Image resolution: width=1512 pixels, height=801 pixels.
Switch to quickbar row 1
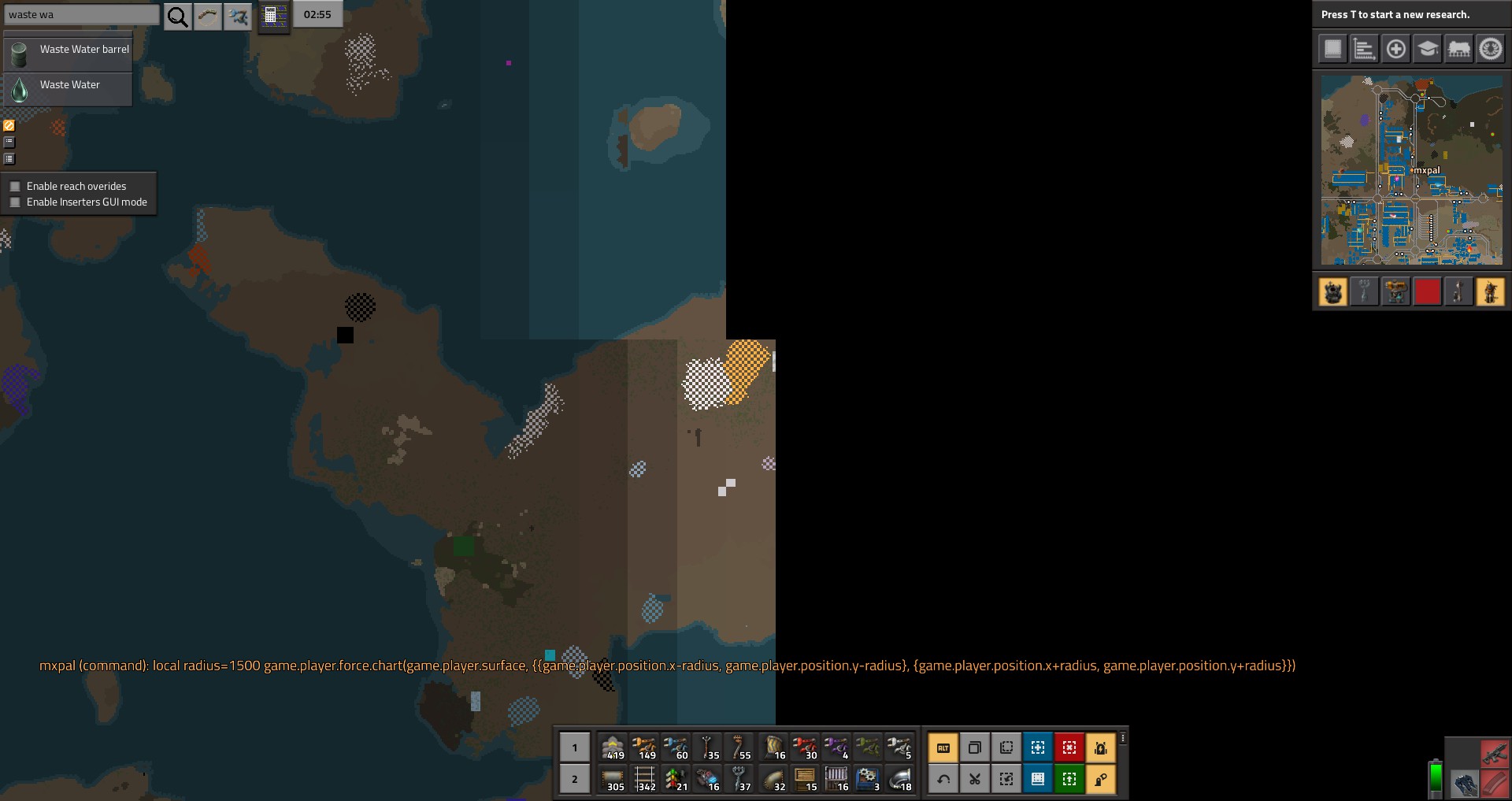(575, 747)
